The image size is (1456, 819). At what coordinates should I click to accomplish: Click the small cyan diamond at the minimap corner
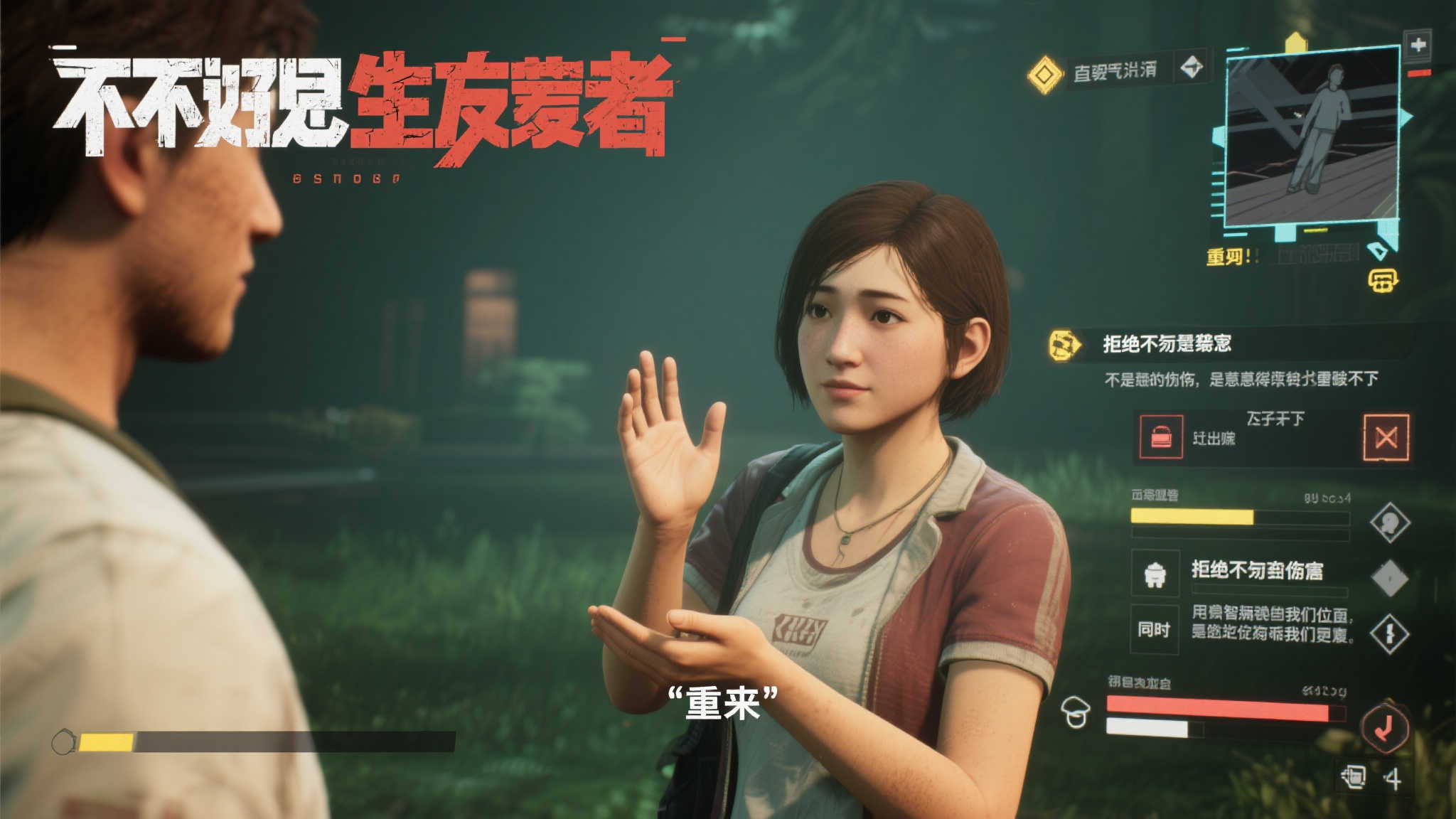tap(1379, 251)
